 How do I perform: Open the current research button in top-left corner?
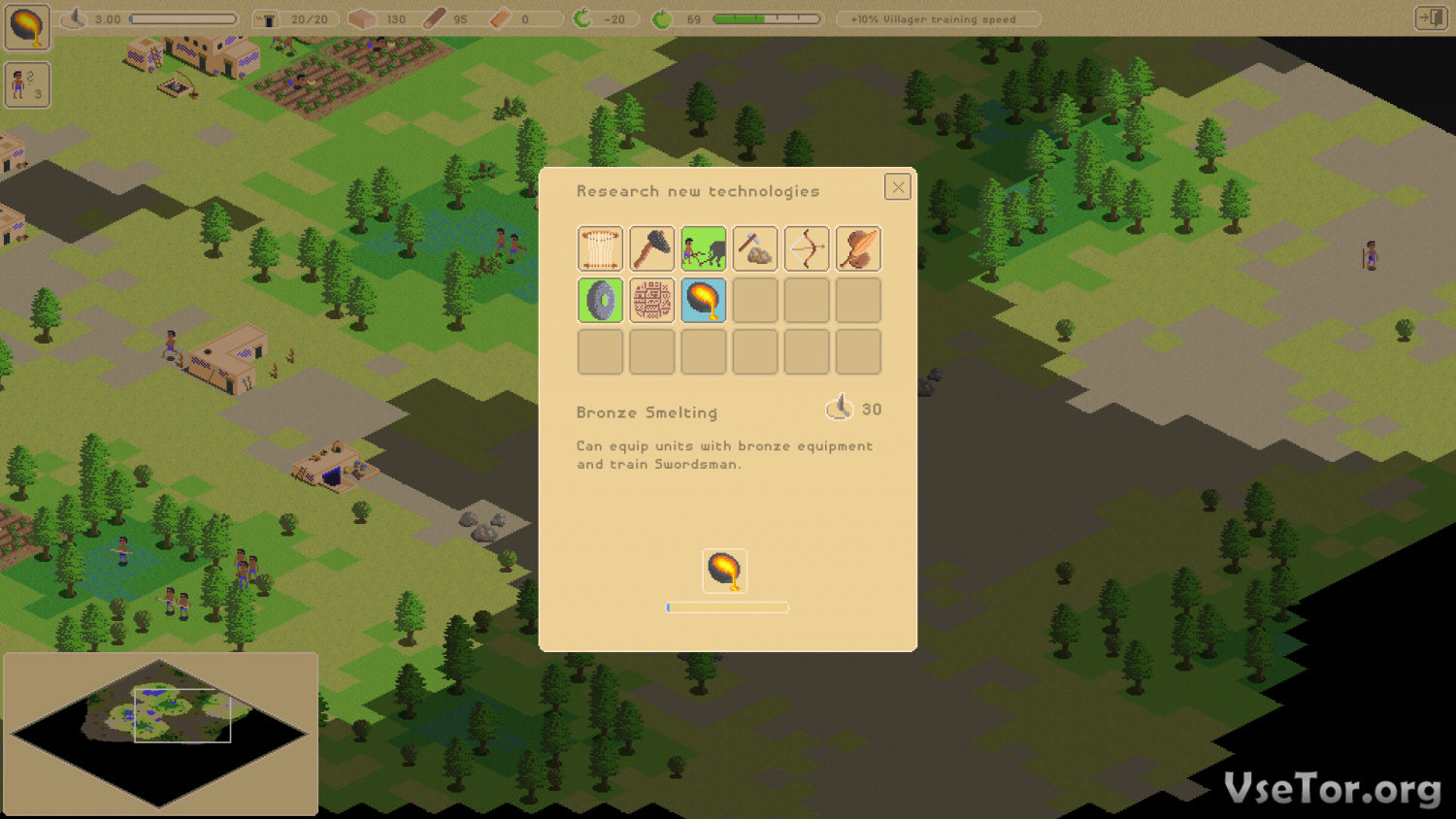27,27
